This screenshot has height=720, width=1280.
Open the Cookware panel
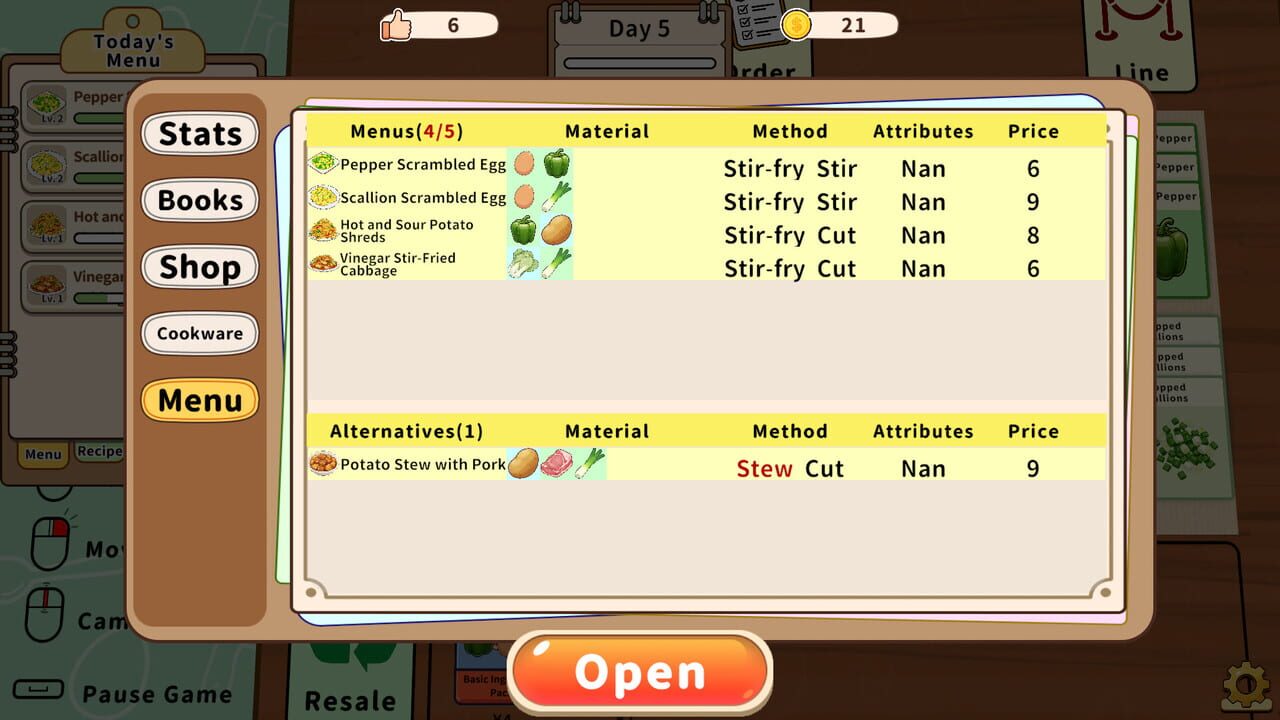point(200,333)
